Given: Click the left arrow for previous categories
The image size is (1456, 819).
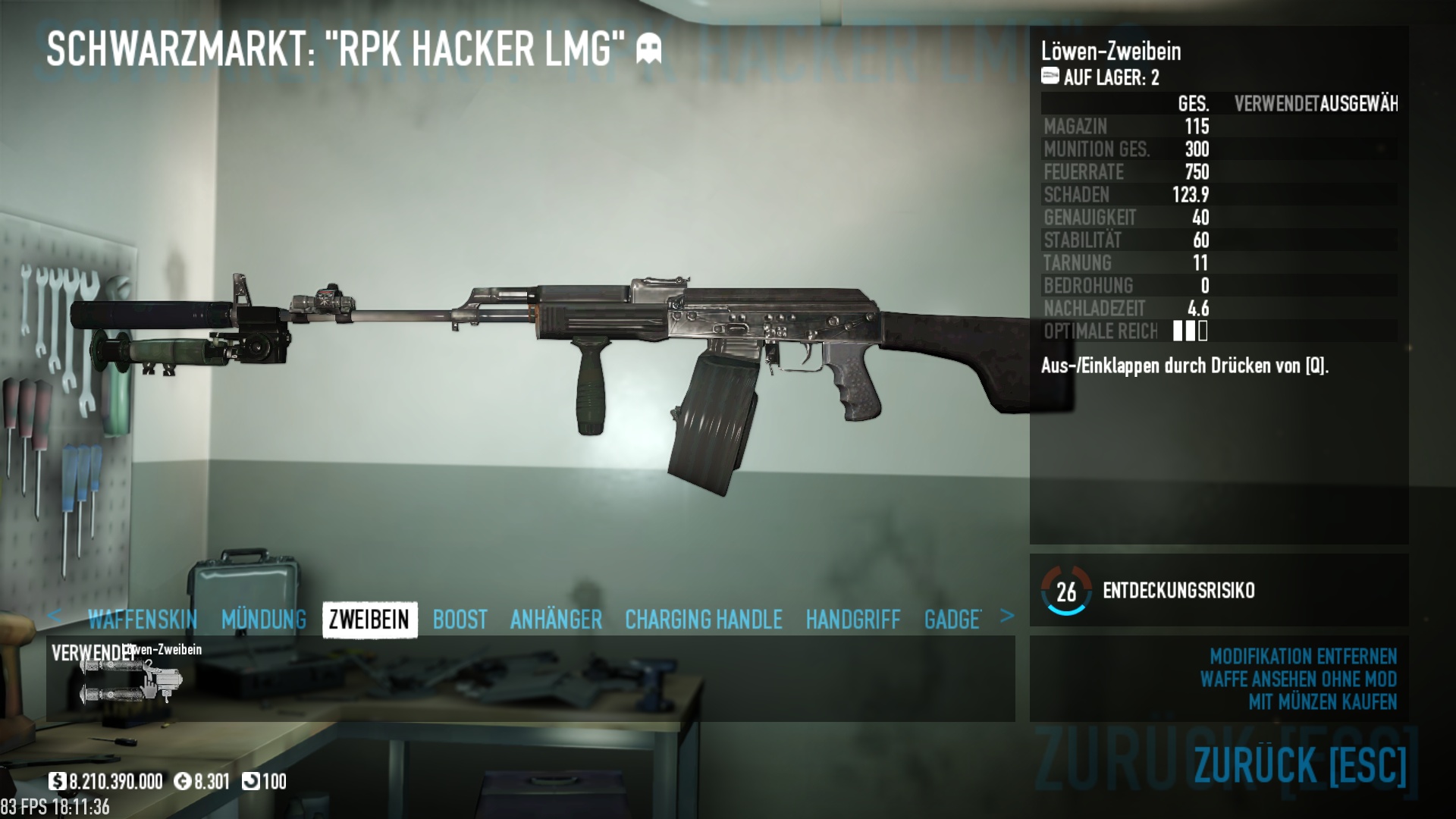Looking at the screenshot, I should coord(54,616).
